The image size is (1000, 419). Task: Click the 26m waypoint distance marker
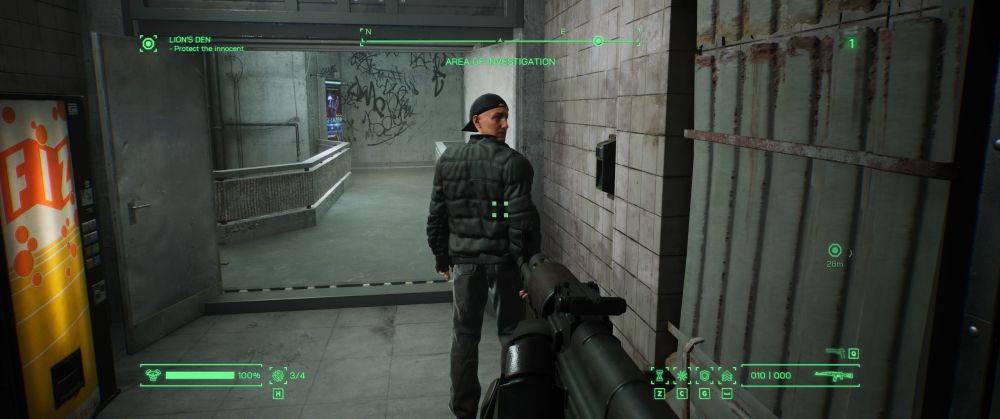[x=835, y=250]
